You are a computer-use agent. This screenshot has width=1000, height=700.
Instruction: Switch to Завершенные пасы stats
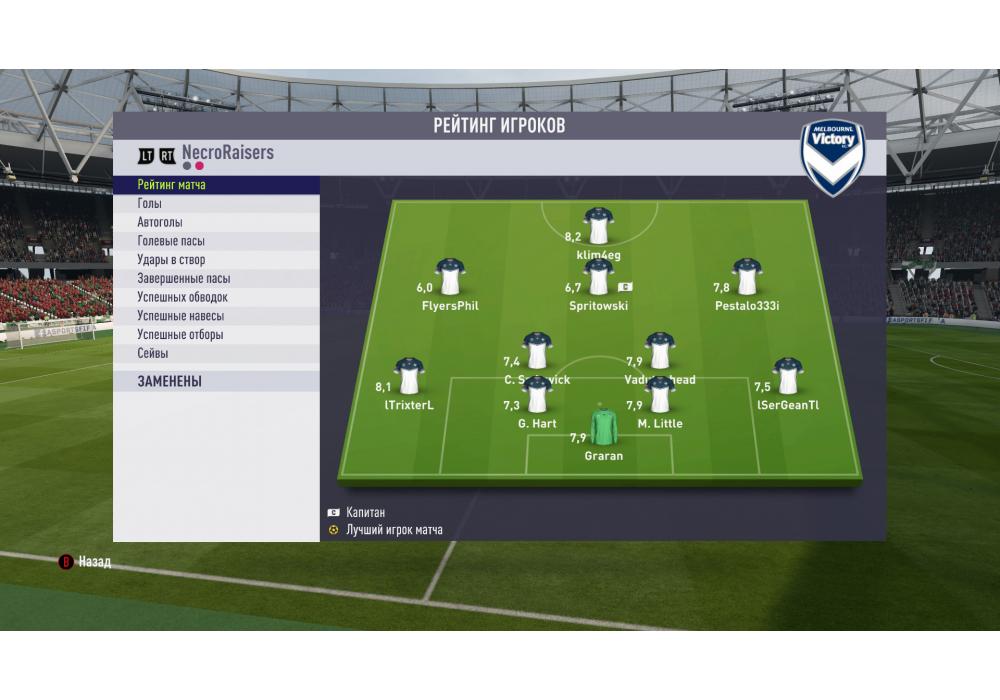(216, 279)
